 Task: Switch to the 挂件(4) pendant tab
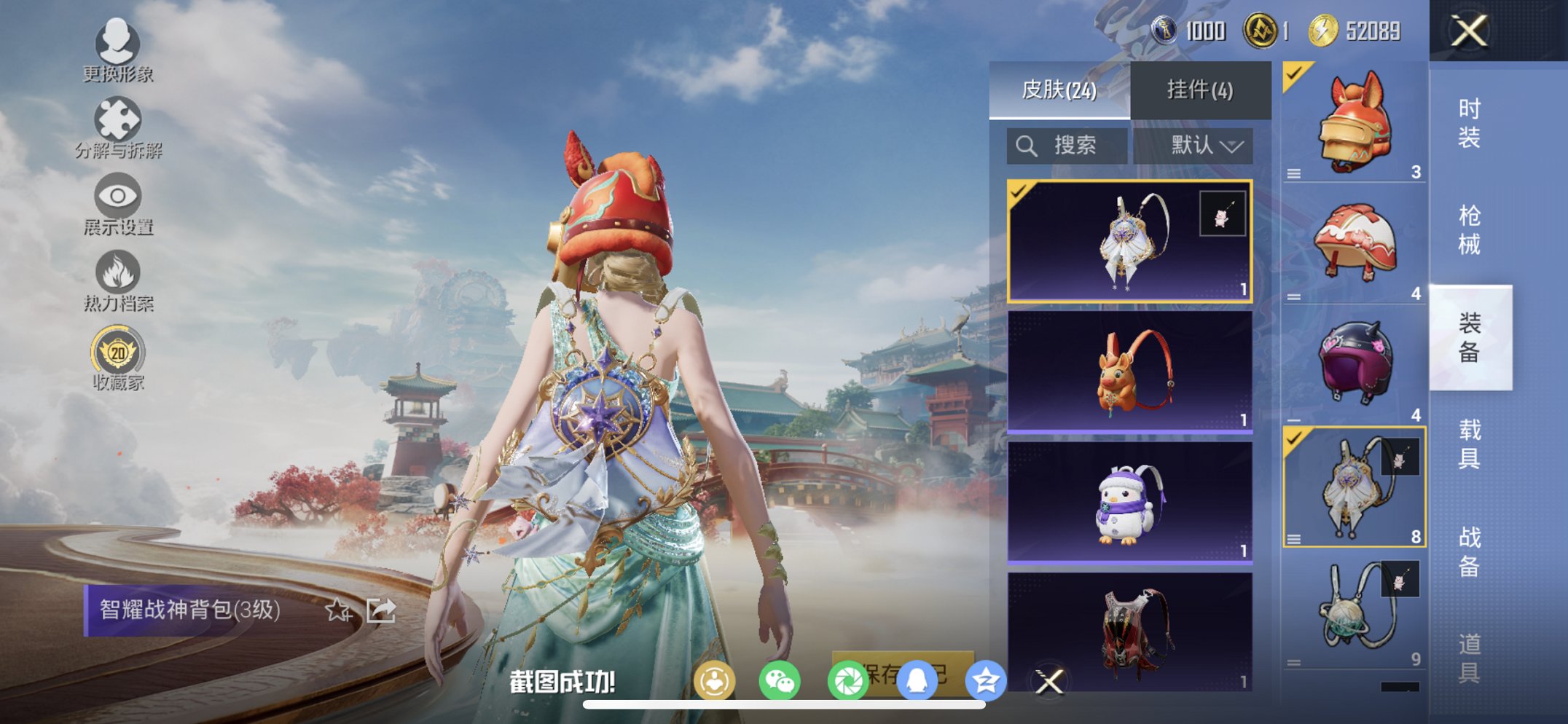(x=1199, y=89)
